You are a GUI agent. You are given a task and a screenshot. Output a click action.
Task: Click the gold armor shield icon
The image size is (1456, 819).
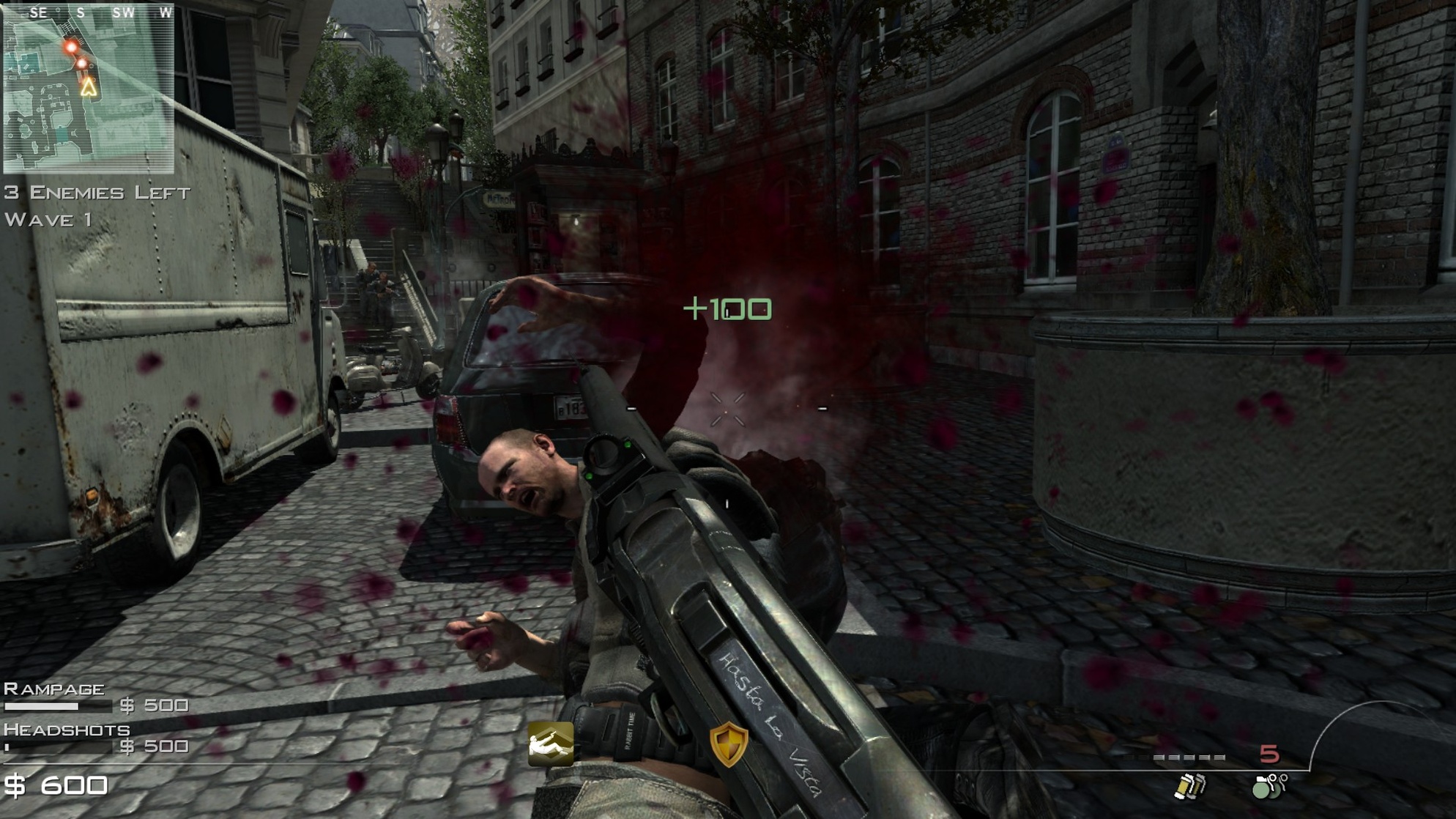click(729, 744)
